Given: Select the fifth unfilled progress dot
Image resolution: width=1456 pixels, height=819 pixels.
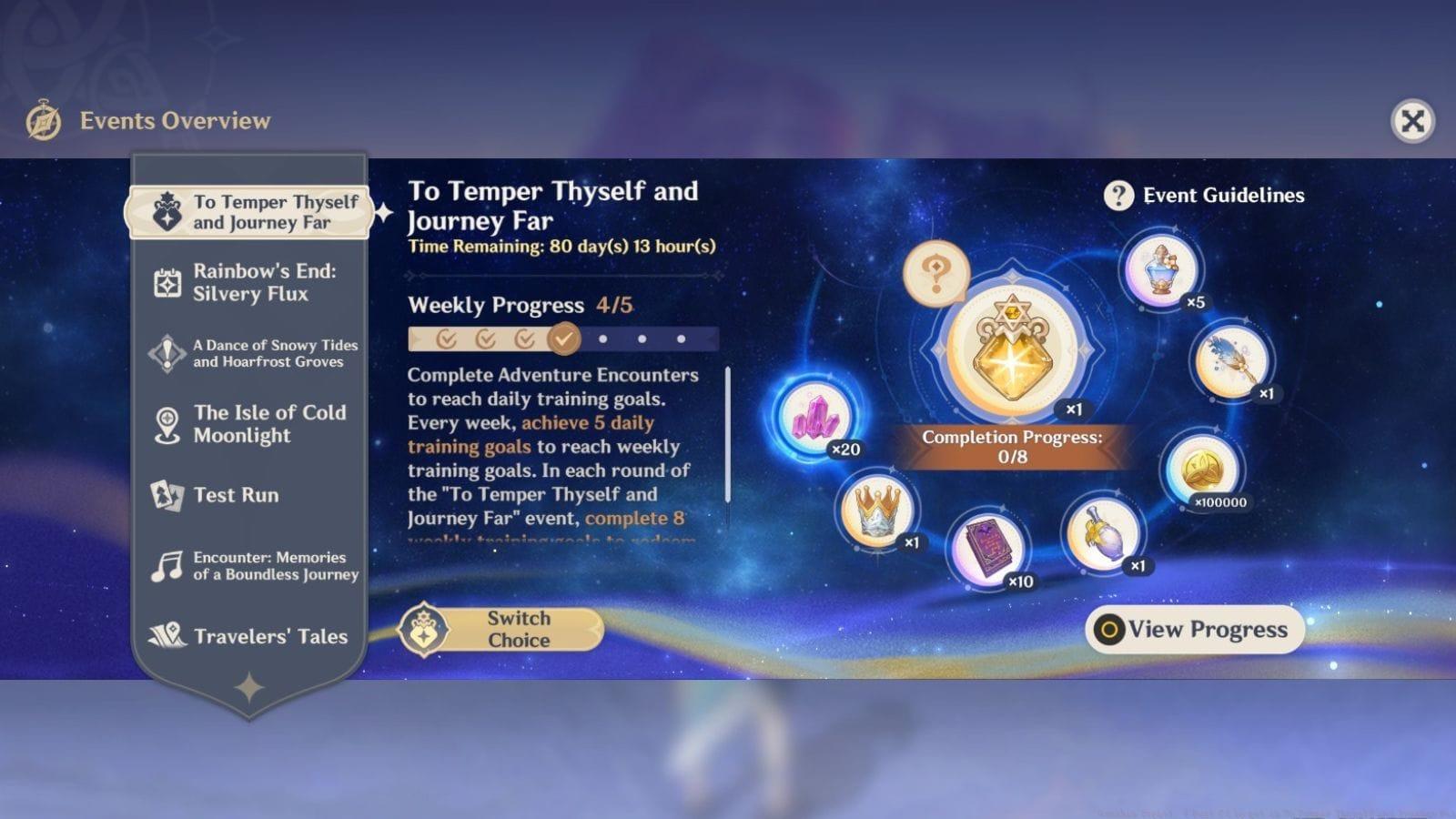Looking at the screenshot, I should [601, 339].
